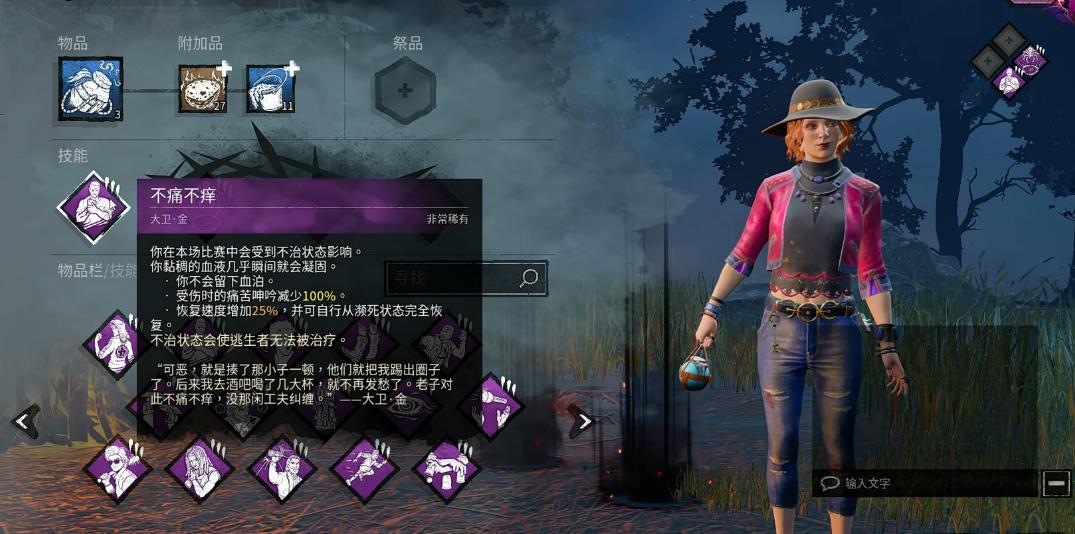Choose the raised hand holding flashlight perk

490,407
